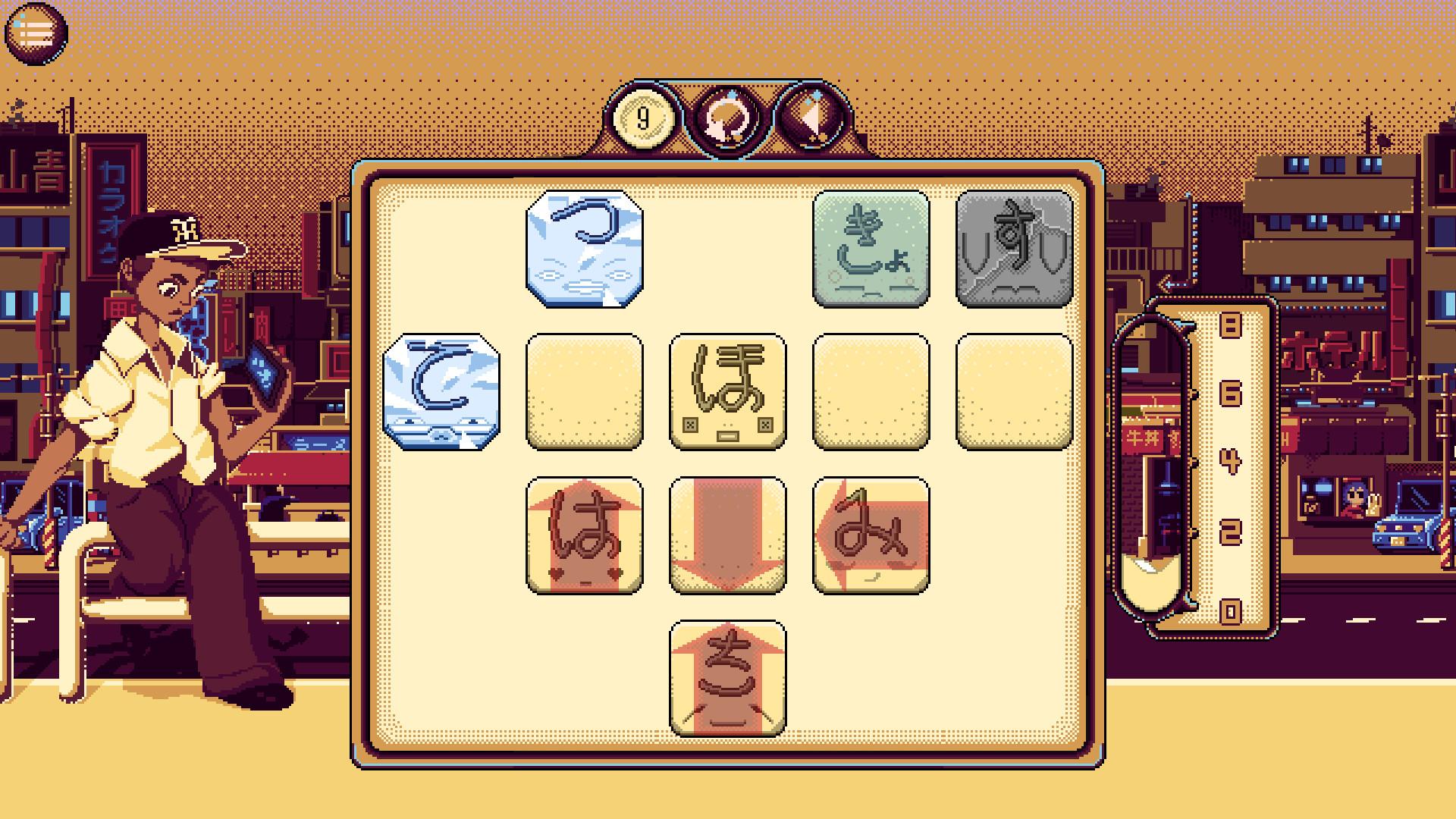1456x819 pixels.
Task: Select the frozen て tile on the left
Action: point(441,392)
